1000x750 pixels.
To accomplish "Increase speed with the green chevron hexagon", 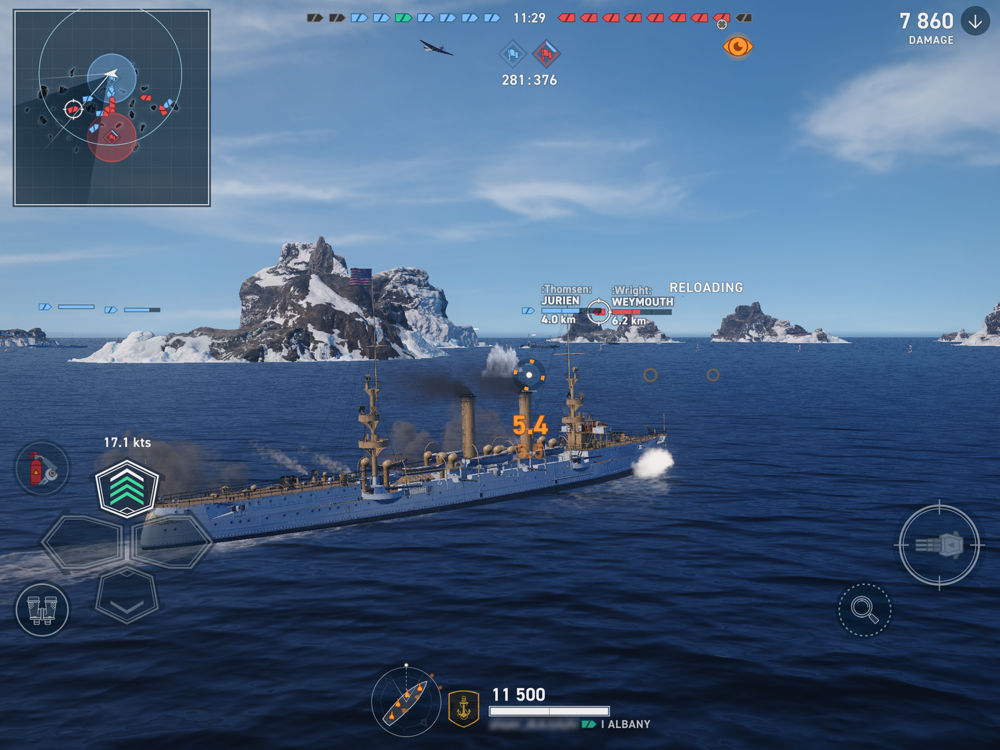I will (127, 488).
